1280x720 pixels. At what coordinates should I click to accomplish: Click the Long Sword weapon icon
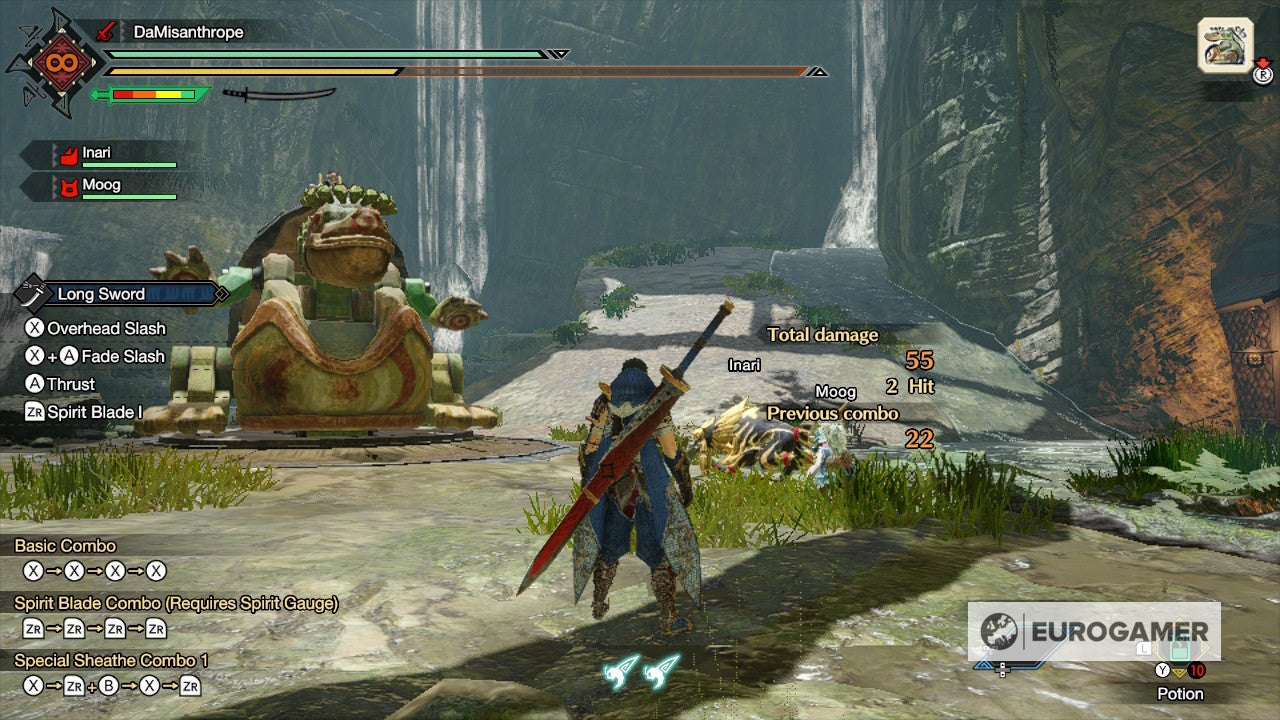[x=30, y=295]
